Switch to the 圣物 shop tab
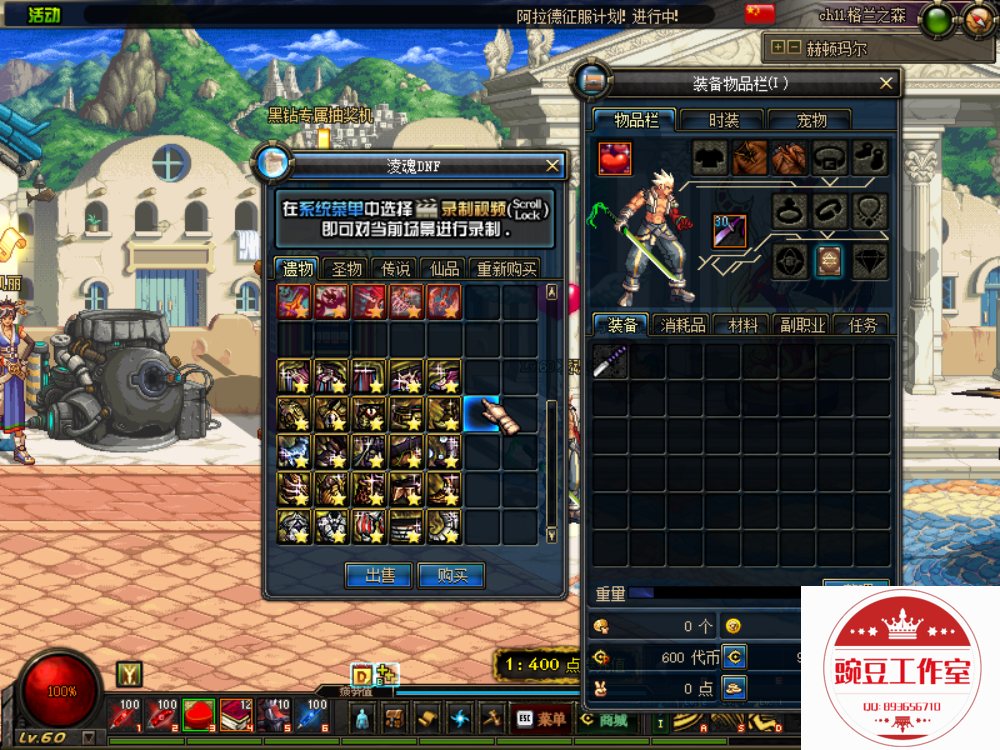 pos(346,269)
